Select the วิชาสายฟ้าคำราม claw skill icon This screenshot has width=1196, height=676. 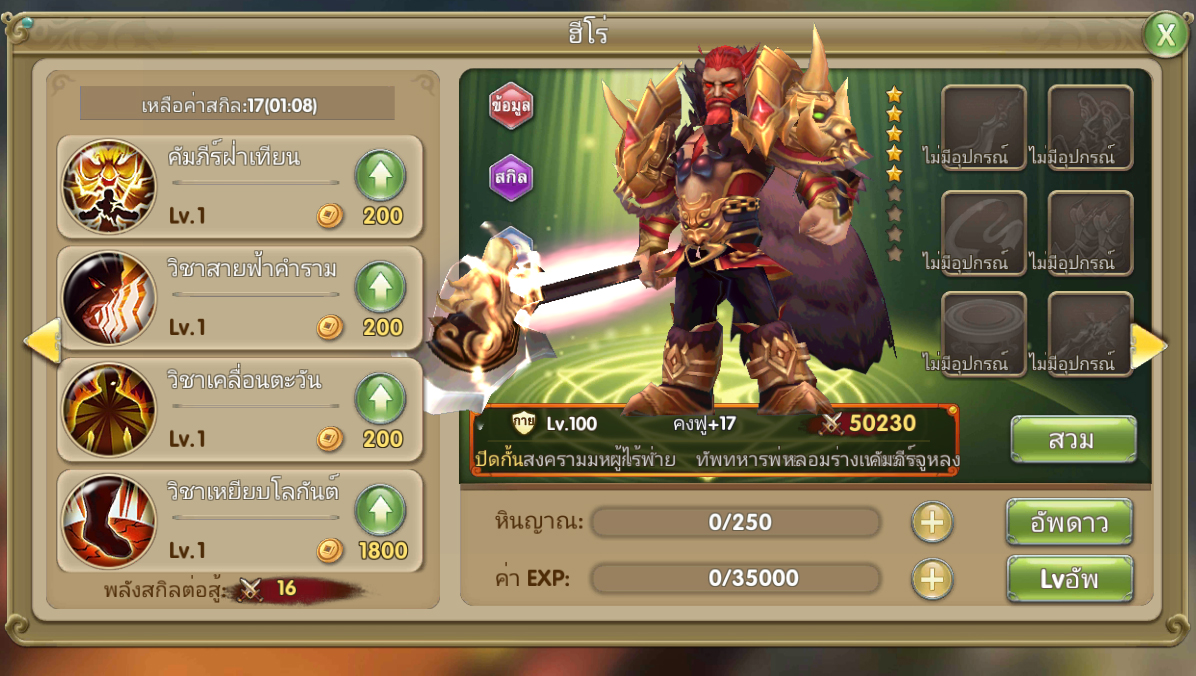(x=109, y=298)
